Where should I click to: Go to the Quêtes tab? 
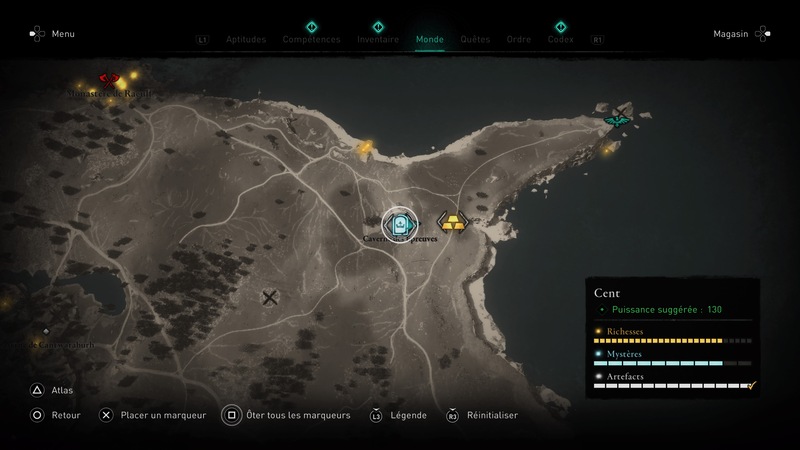(475, 40)
